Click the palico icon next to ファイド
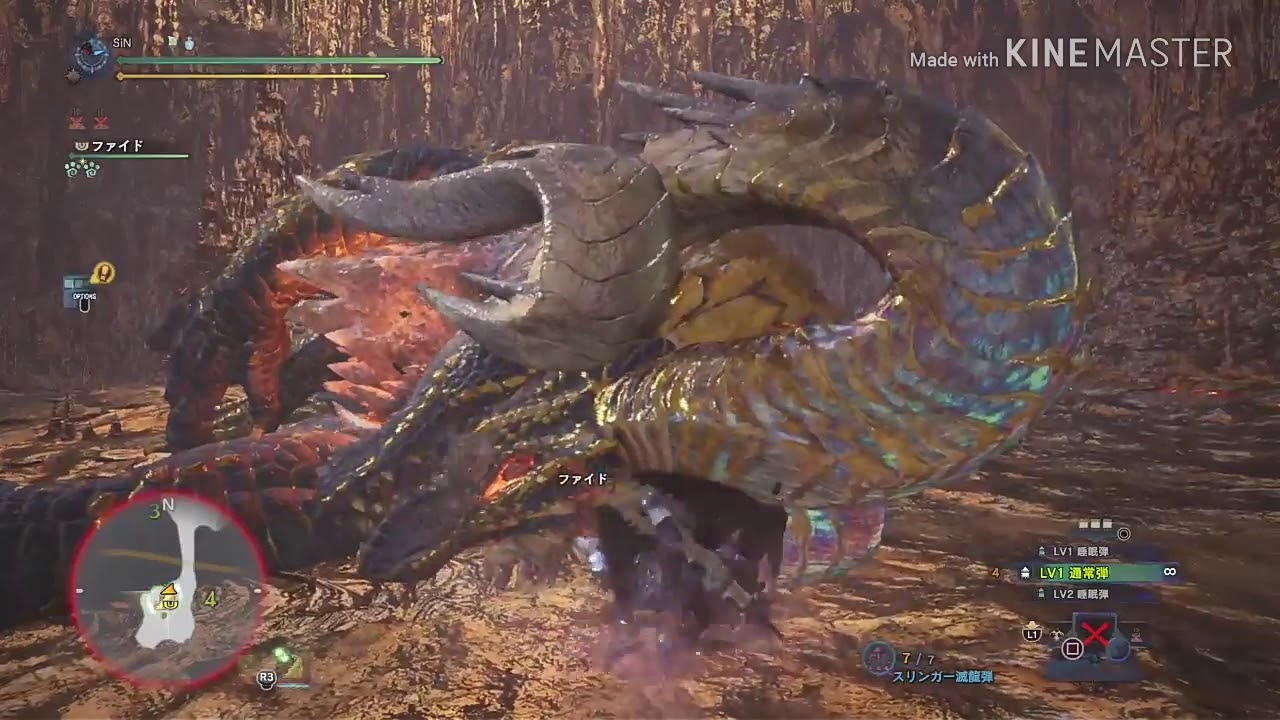Screen dimensions: 1280x720 coord(80,146)
